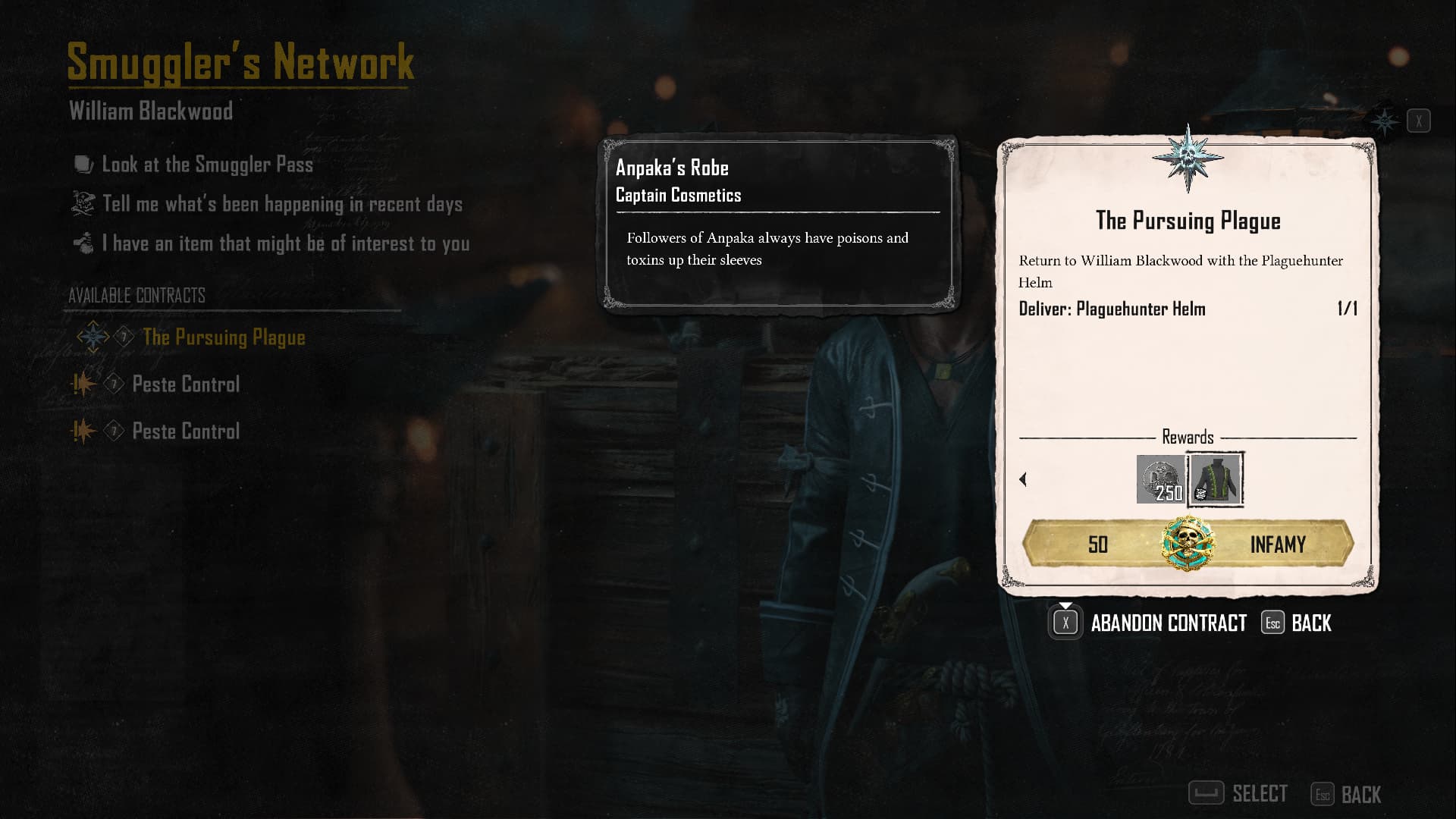Choose 'Tell me what's been happening in recent days'

tap(281, 204)
